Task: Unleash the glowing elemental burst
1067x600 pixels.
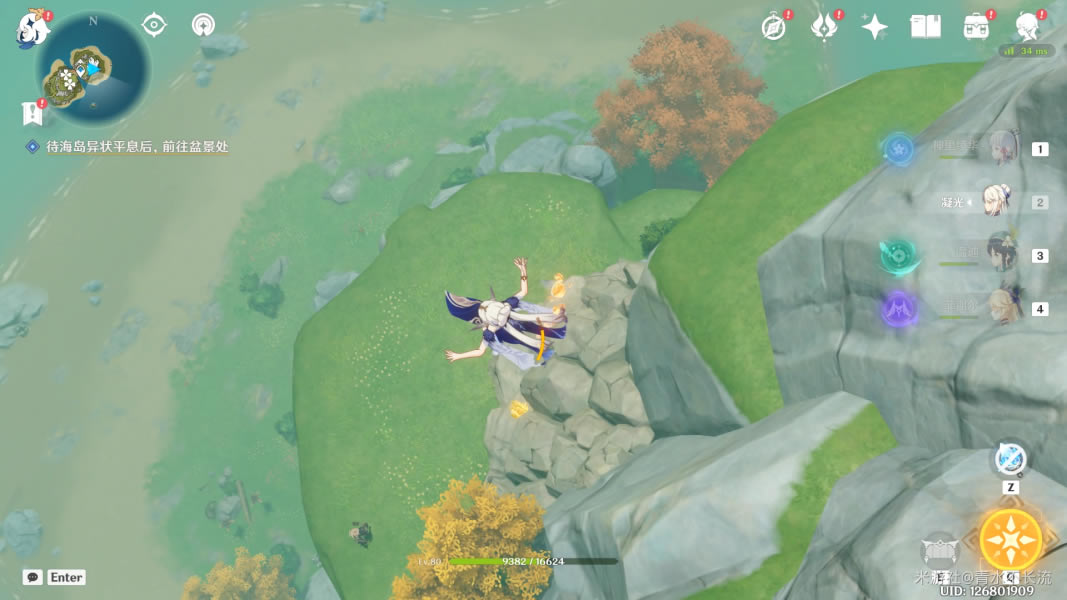Action: (x=1010, y=540)
